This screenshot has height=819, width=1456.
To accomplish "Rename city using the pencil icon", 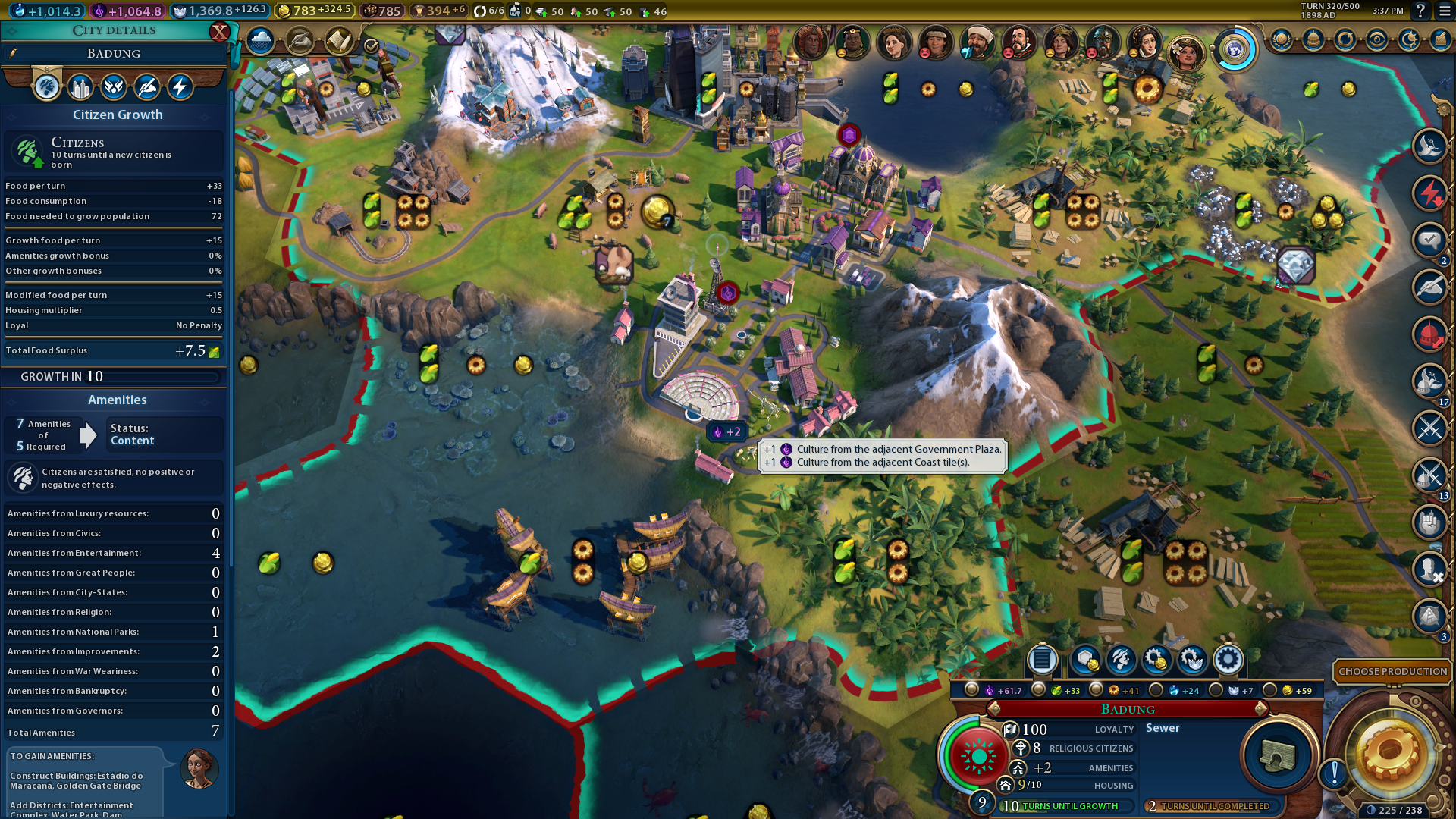I will click(x=13, y=53).
